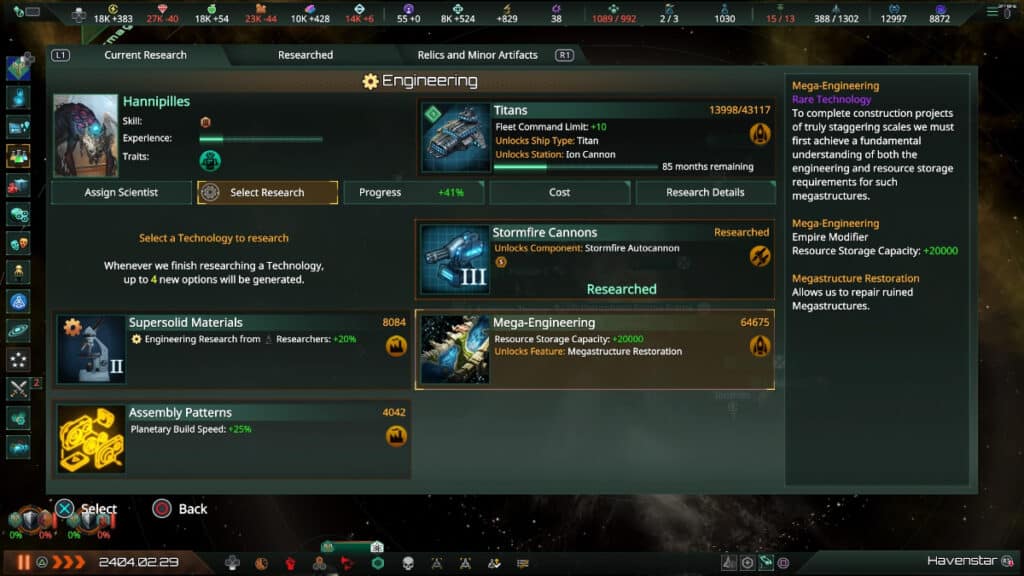This screenshot has width=1024, height=576.
Task: Click the skull icon in bottom toolbar
Action: pyautogui.click(x=408, y=564)
